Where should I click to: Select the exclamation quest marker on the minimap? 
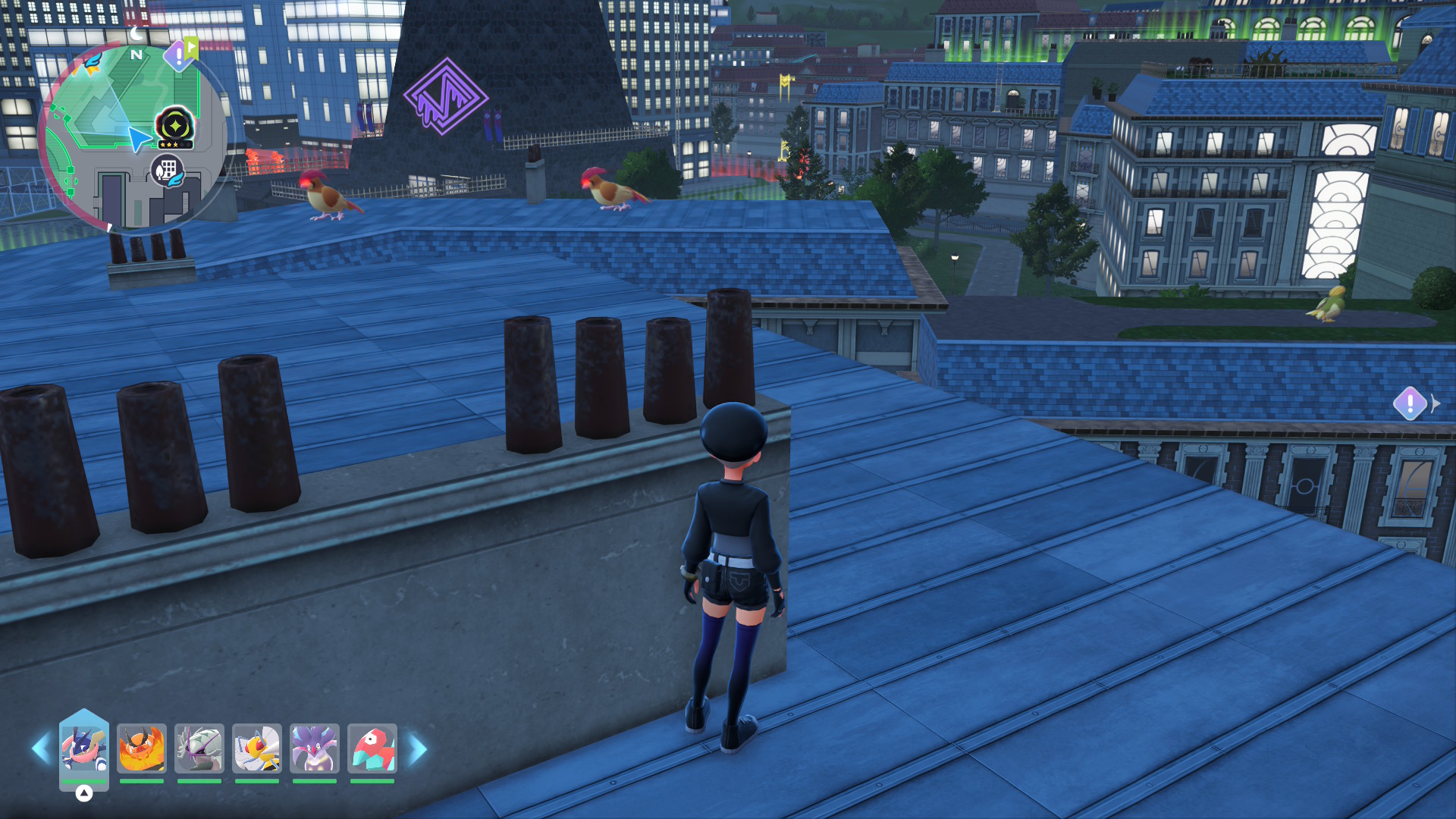pyautogui.click(x=179, y=55)
